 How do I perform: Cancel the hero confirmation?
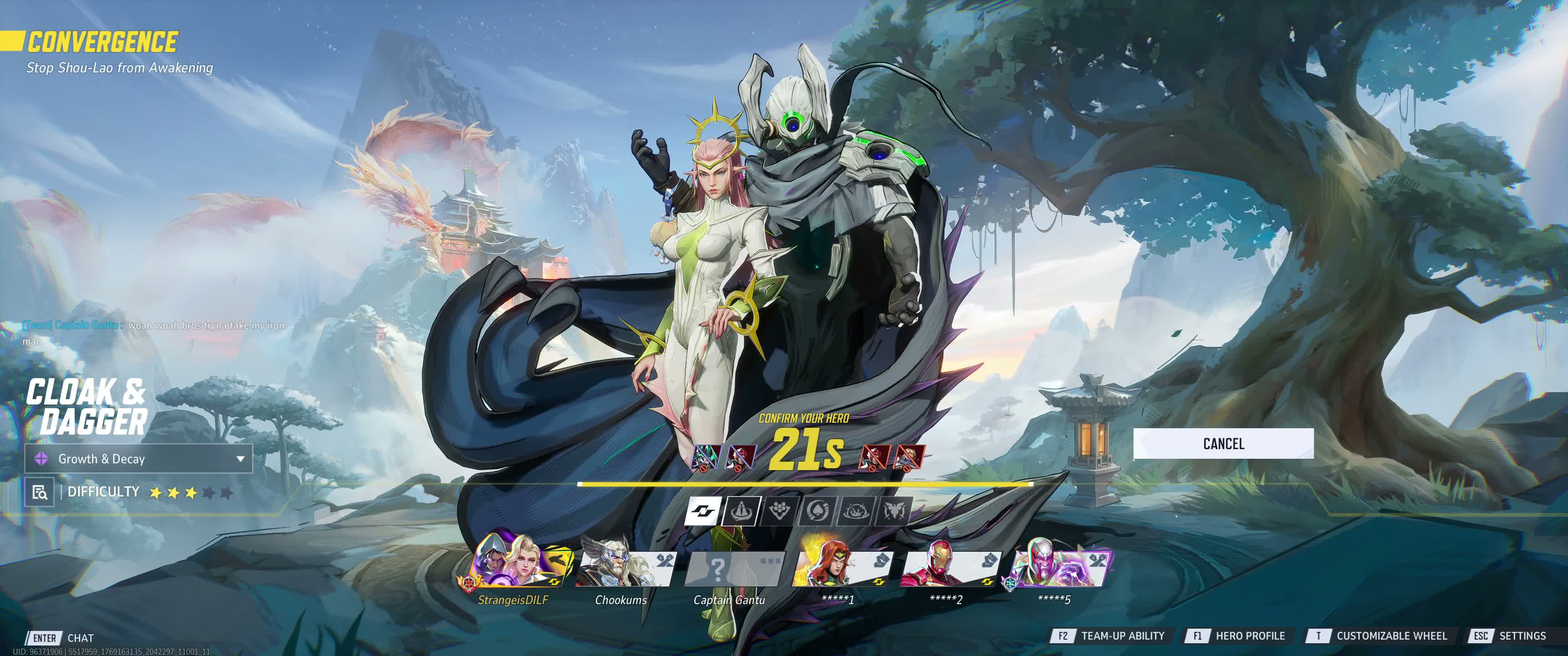pos(1223,444)
